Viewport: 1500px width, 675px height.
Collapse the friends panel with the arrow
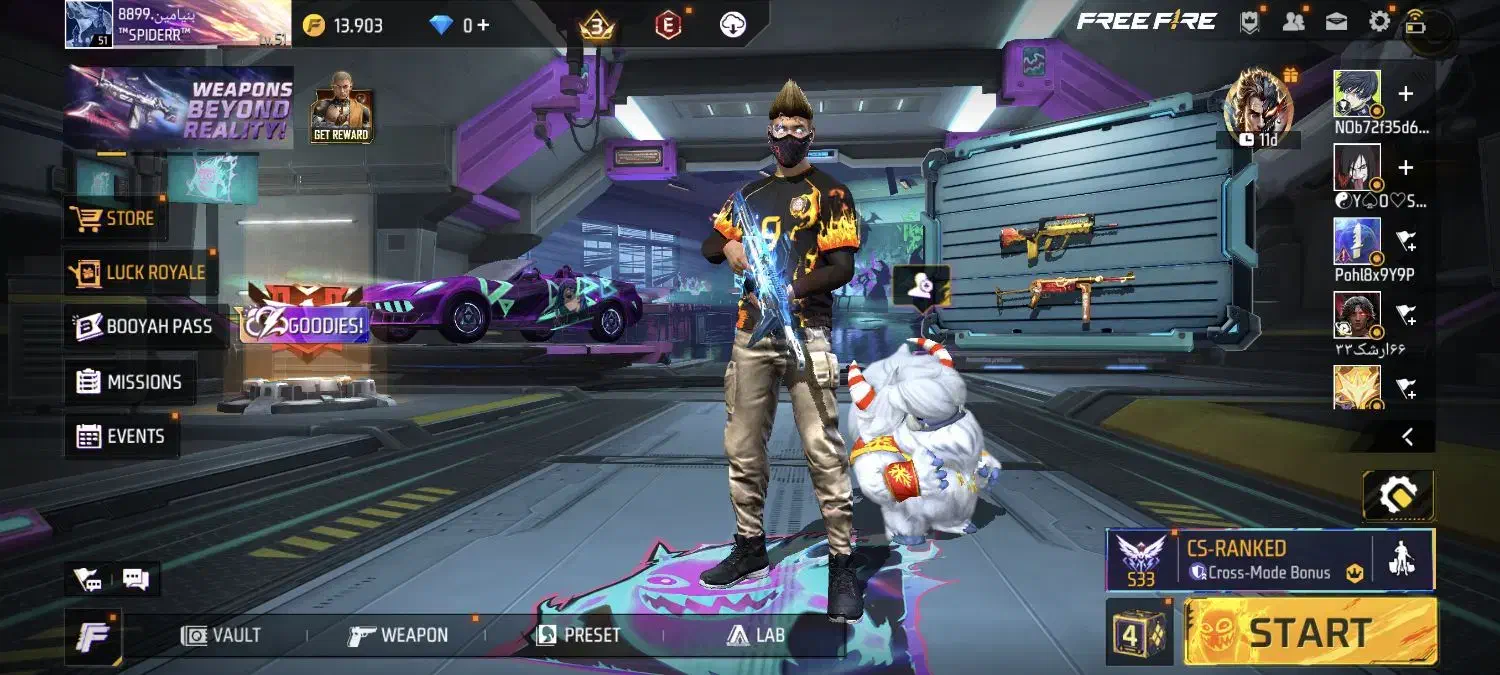click(1407, 436)
